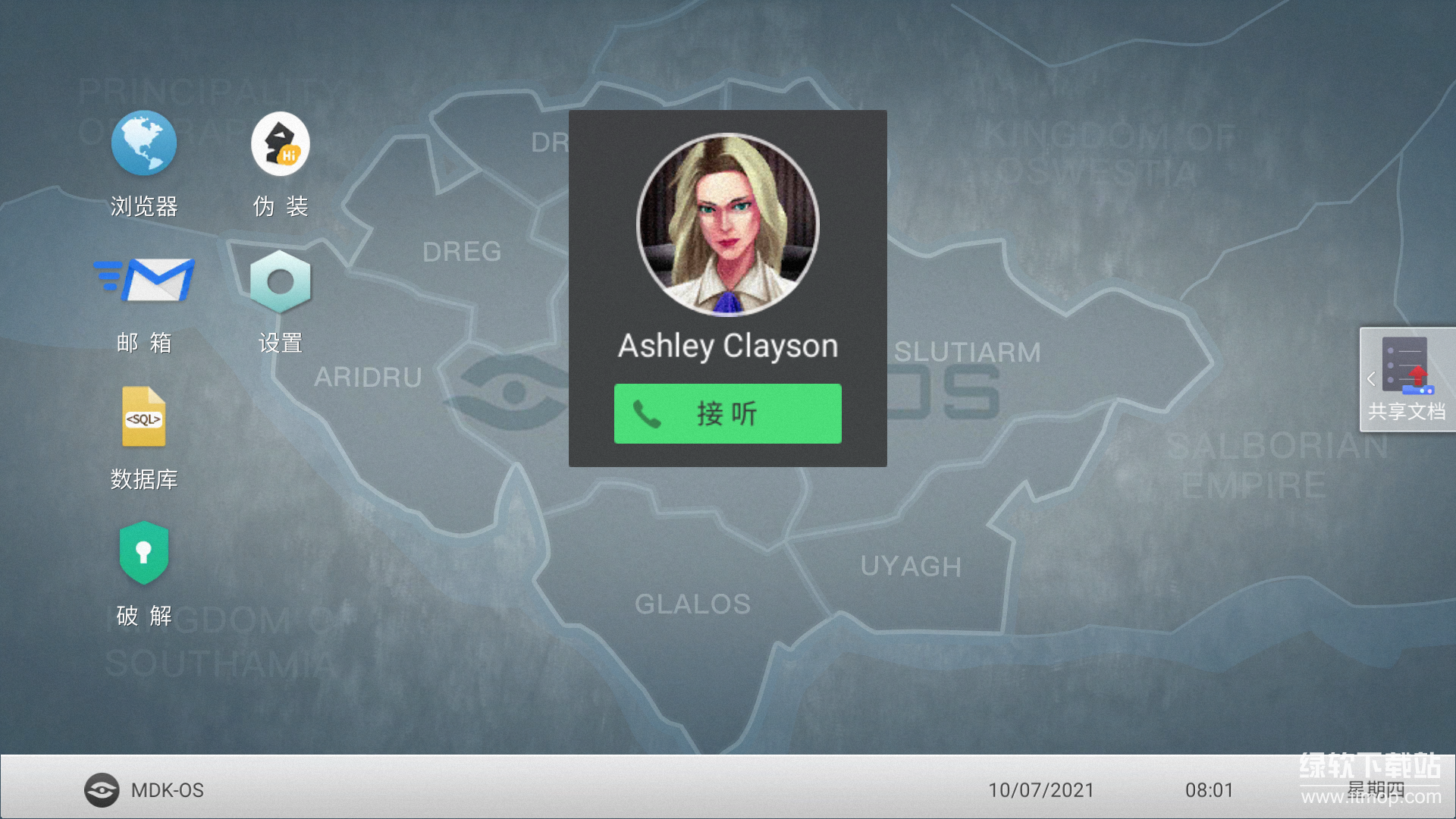Open the 设置 settings hexagon icon
1456x819 pixels.
click(280, 281)
